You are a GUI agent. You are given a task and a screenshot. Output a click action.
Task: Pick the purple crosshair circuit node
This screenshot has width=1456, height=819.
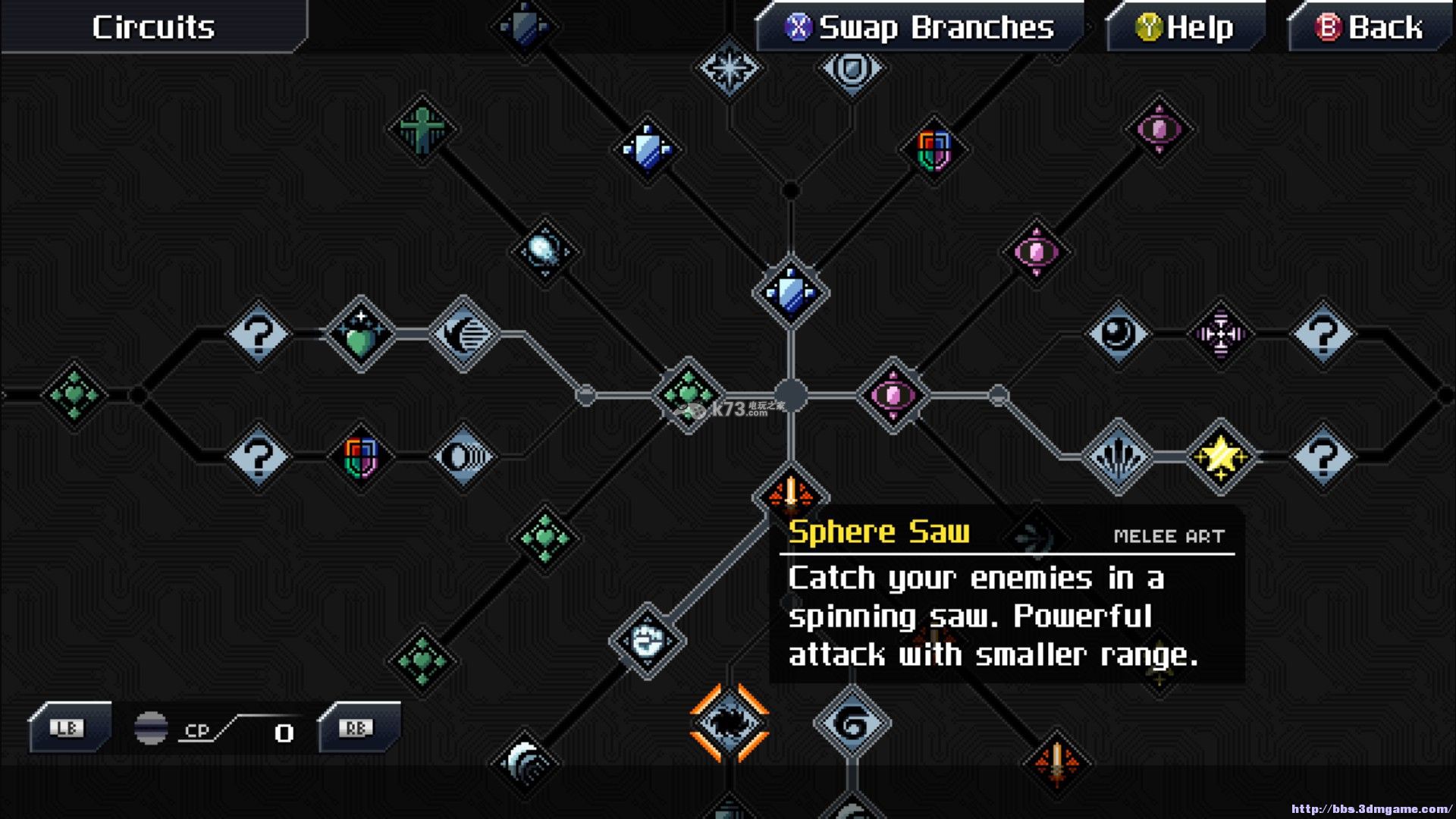(x=1220, y=334)
